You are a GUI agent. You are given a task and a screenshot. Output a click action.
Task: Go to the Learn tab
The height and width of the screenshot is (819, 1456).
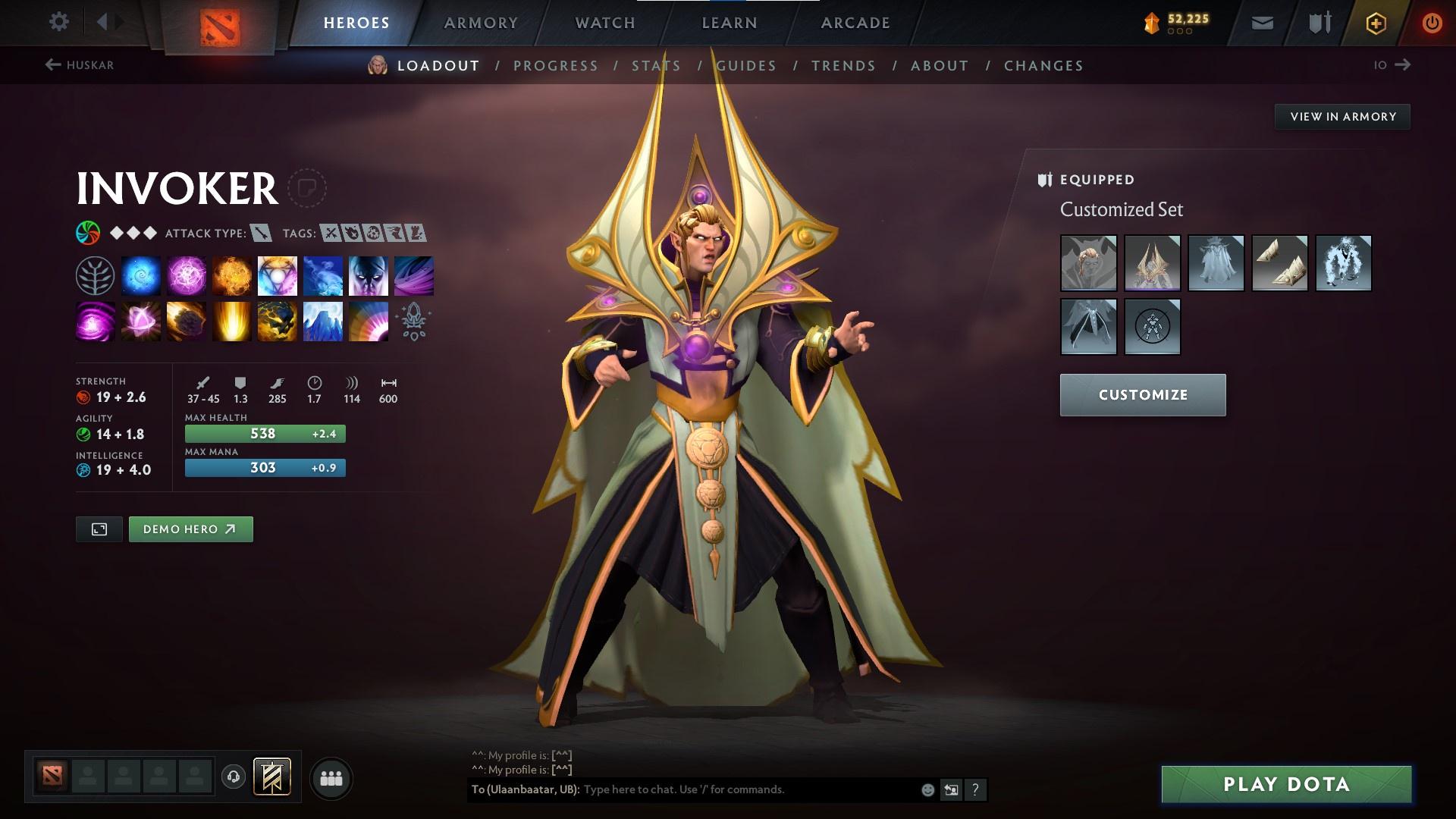pos(730,23)
